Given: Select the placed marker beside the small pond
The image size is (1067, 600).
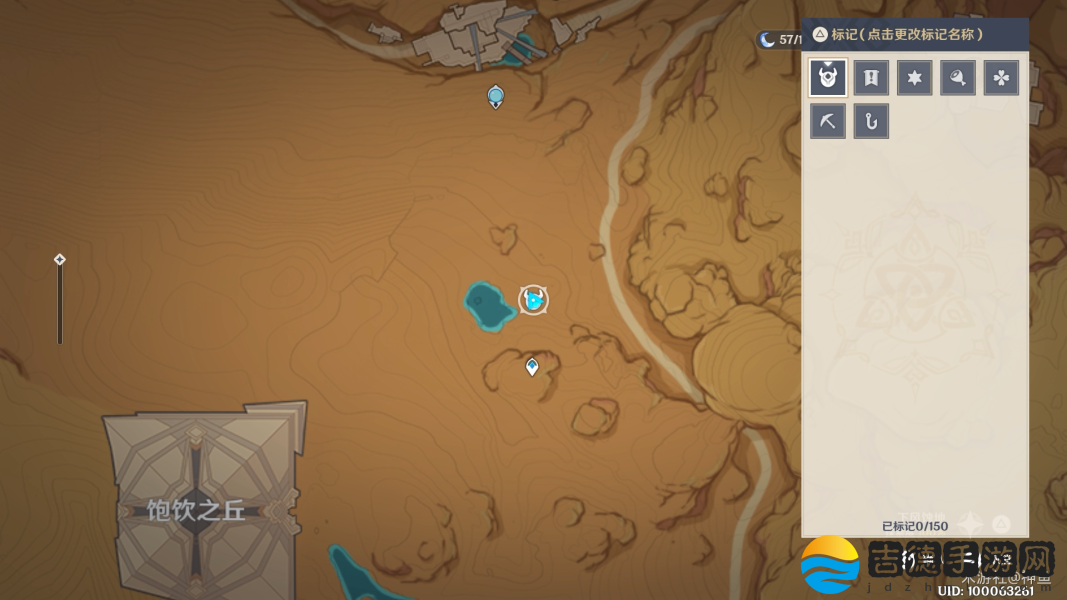Looking at the screenshot, I should pyautogui.click(x=533, y=300).
